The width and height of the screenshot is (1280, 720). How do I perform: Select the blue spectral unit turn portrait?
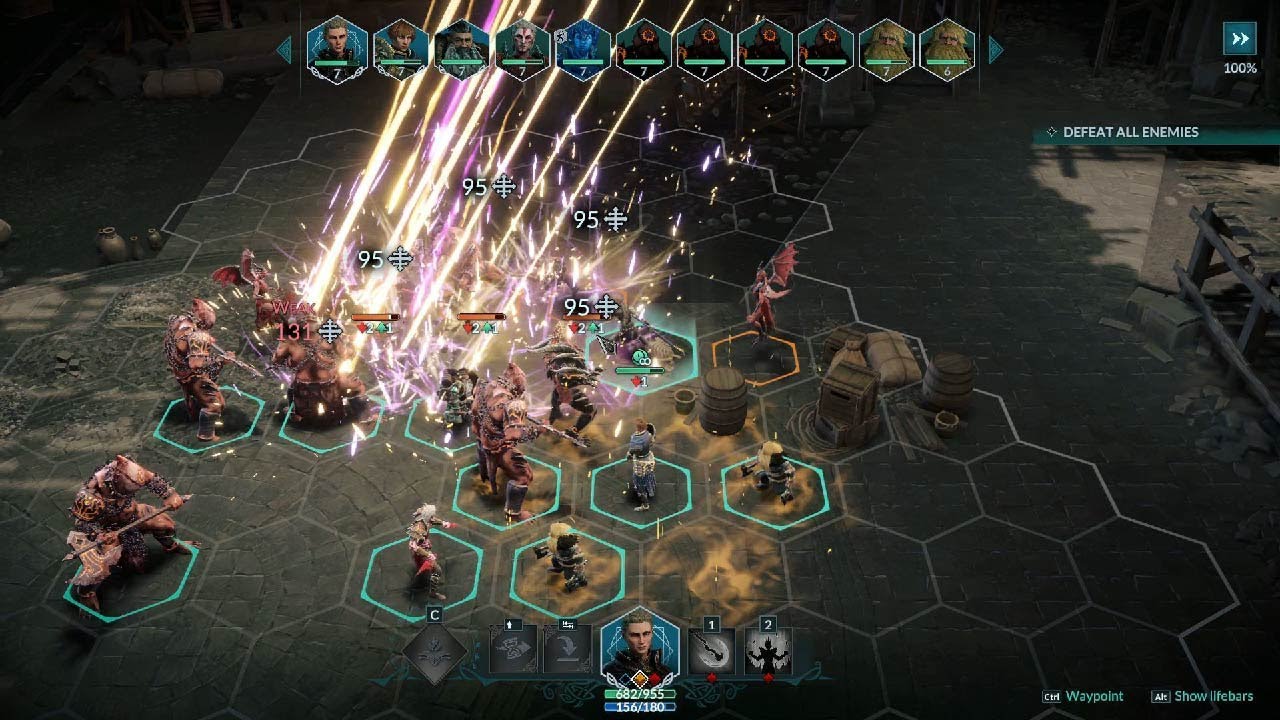pos(582,47)
